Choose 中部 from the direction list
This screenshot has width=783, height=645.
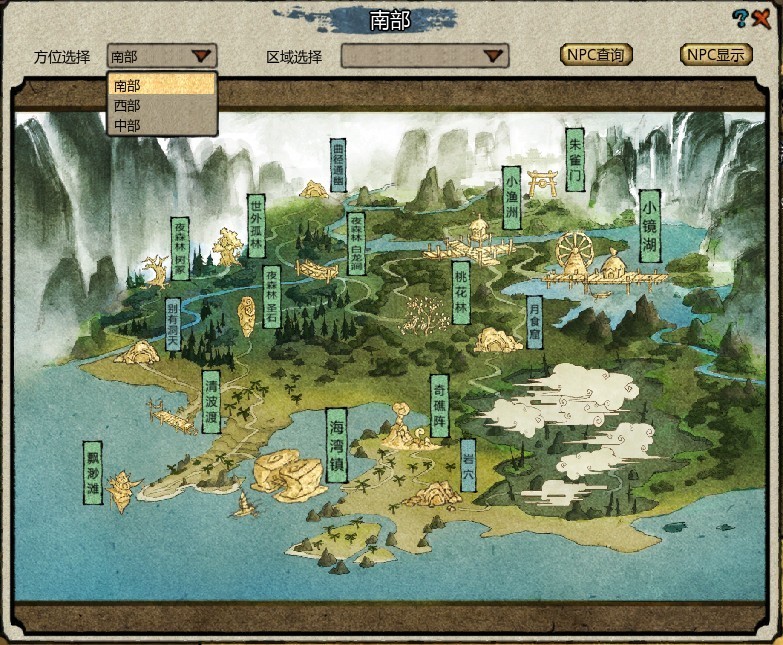pos(160,125)
